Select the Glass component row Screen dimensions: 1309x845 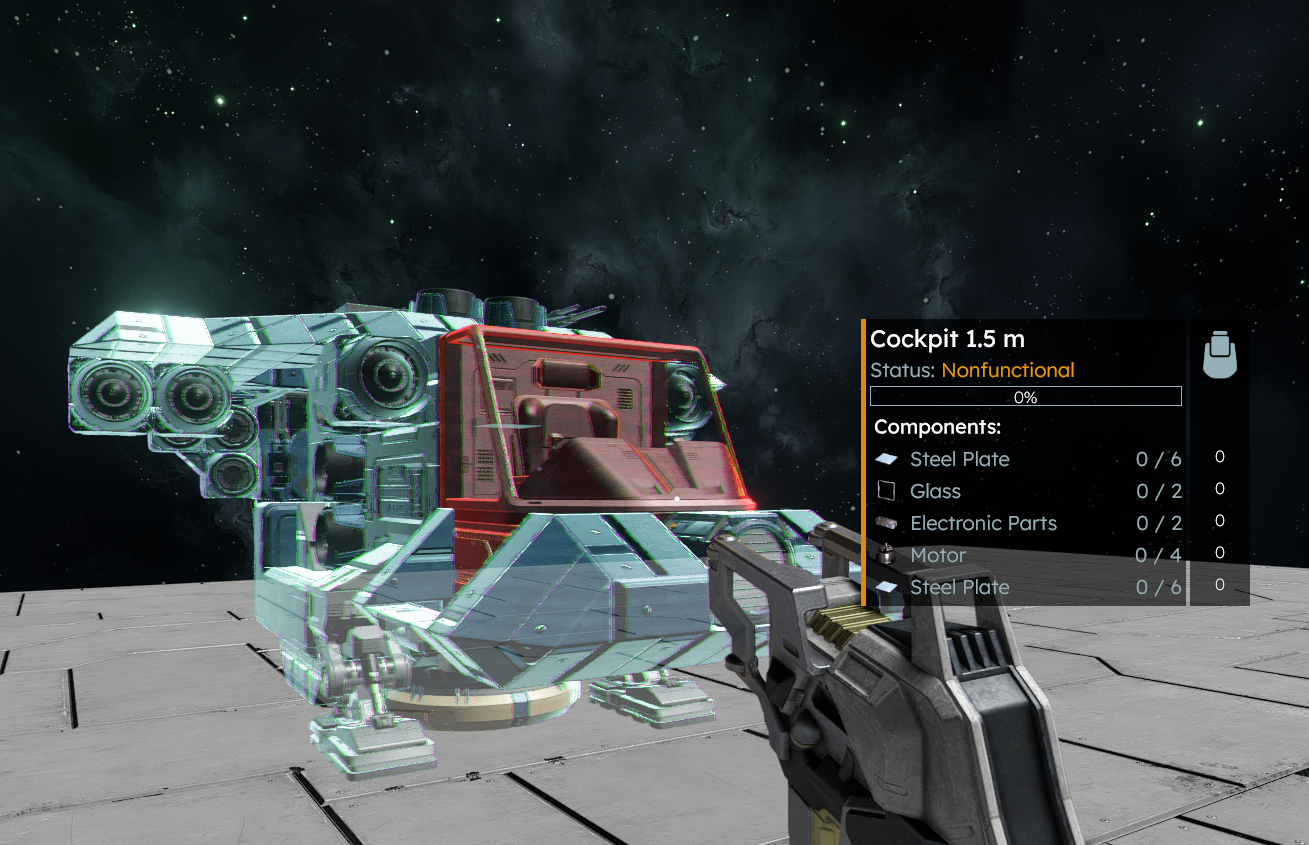tap(1027, 491)
